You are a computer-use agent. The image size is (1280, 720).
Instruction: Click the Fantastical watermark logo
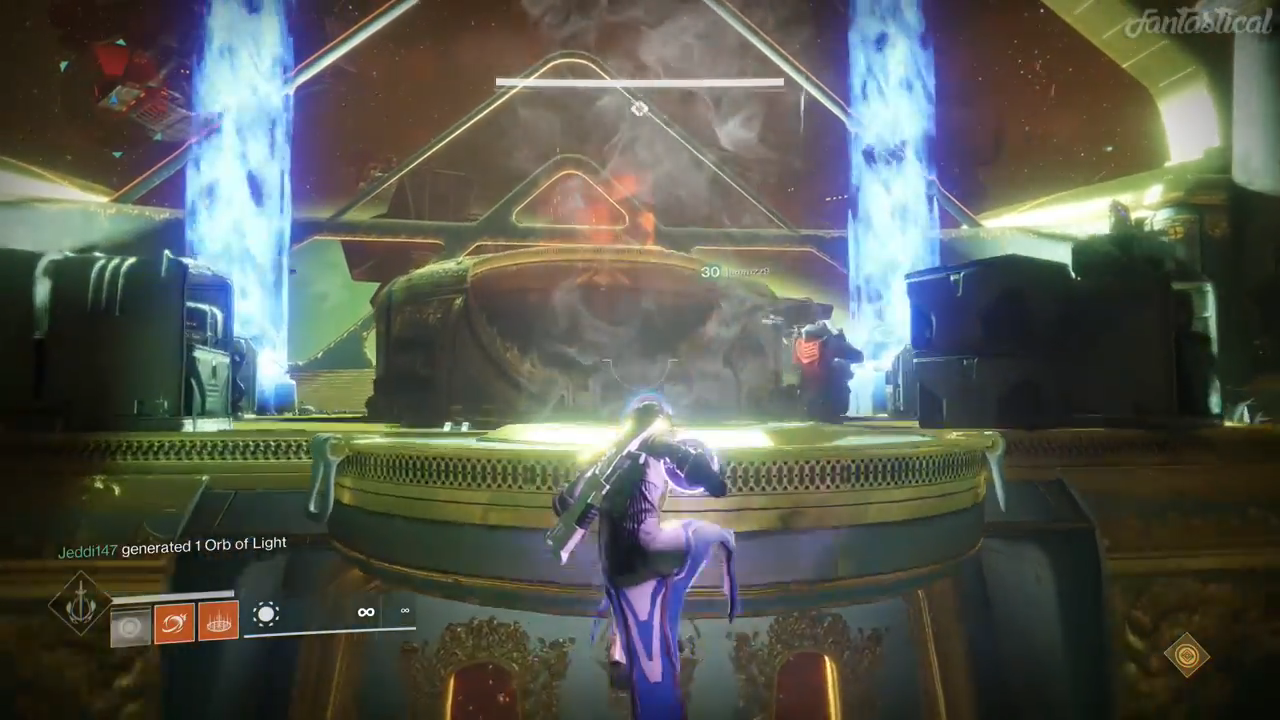pos(1197,23)
